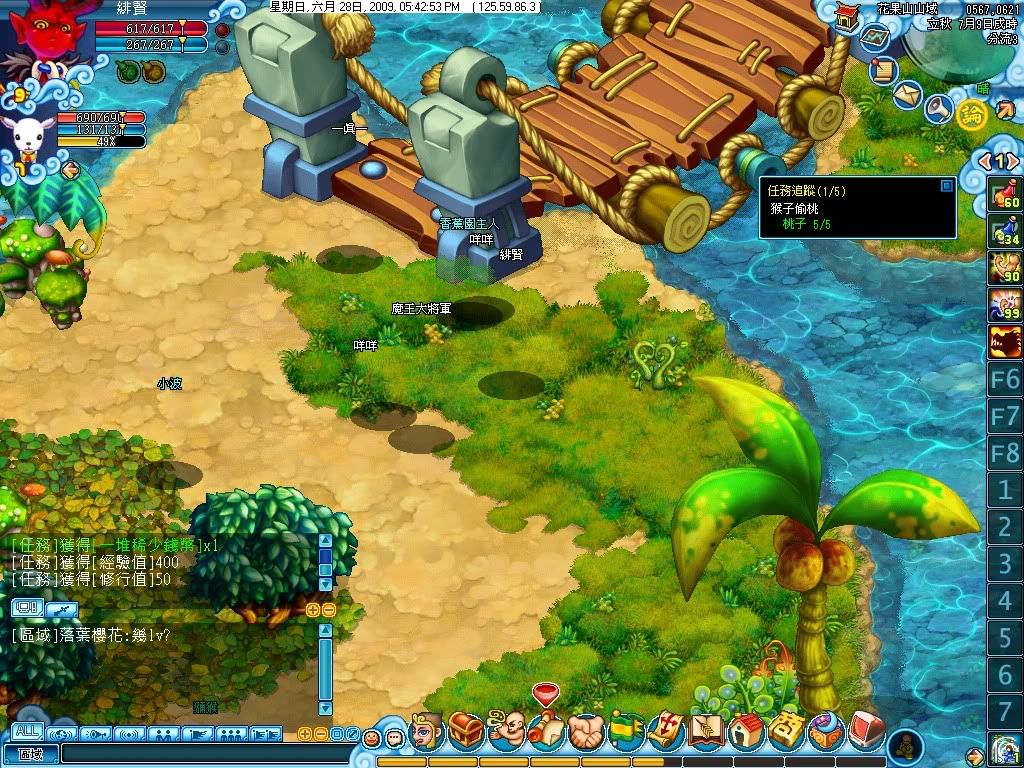Open the house icon in bottom toolbar

pos(746,730)
